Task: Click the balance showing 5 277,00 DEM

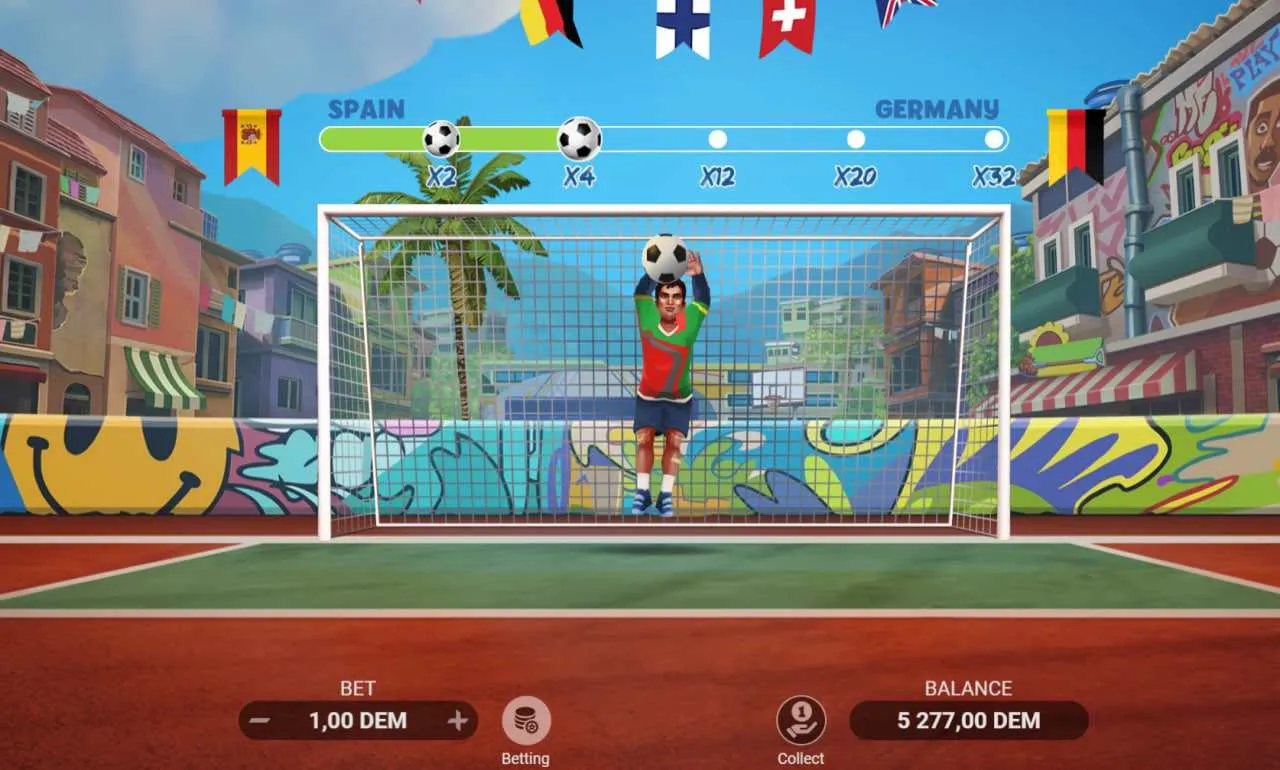Action: (967, 720)
